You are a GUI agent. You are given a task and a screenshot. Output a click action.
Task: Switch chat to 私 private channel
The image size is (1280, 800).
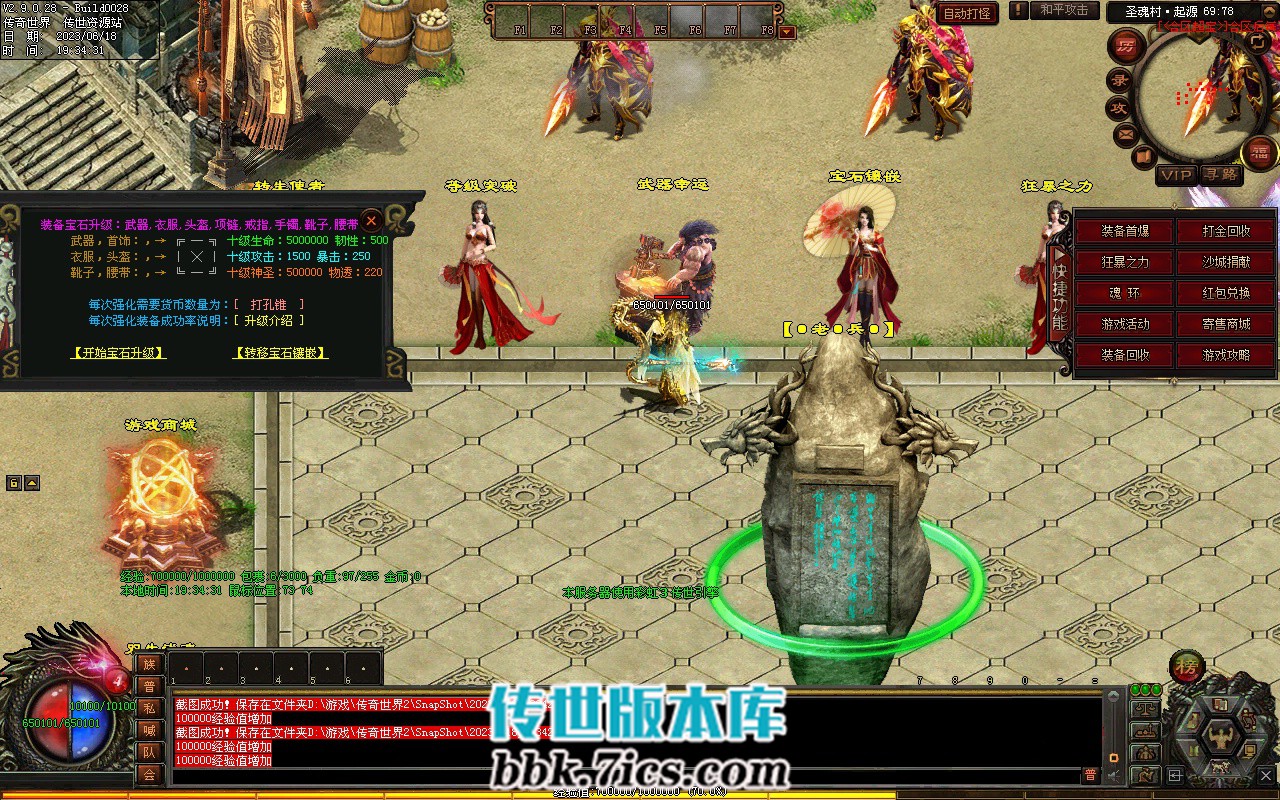149,707
